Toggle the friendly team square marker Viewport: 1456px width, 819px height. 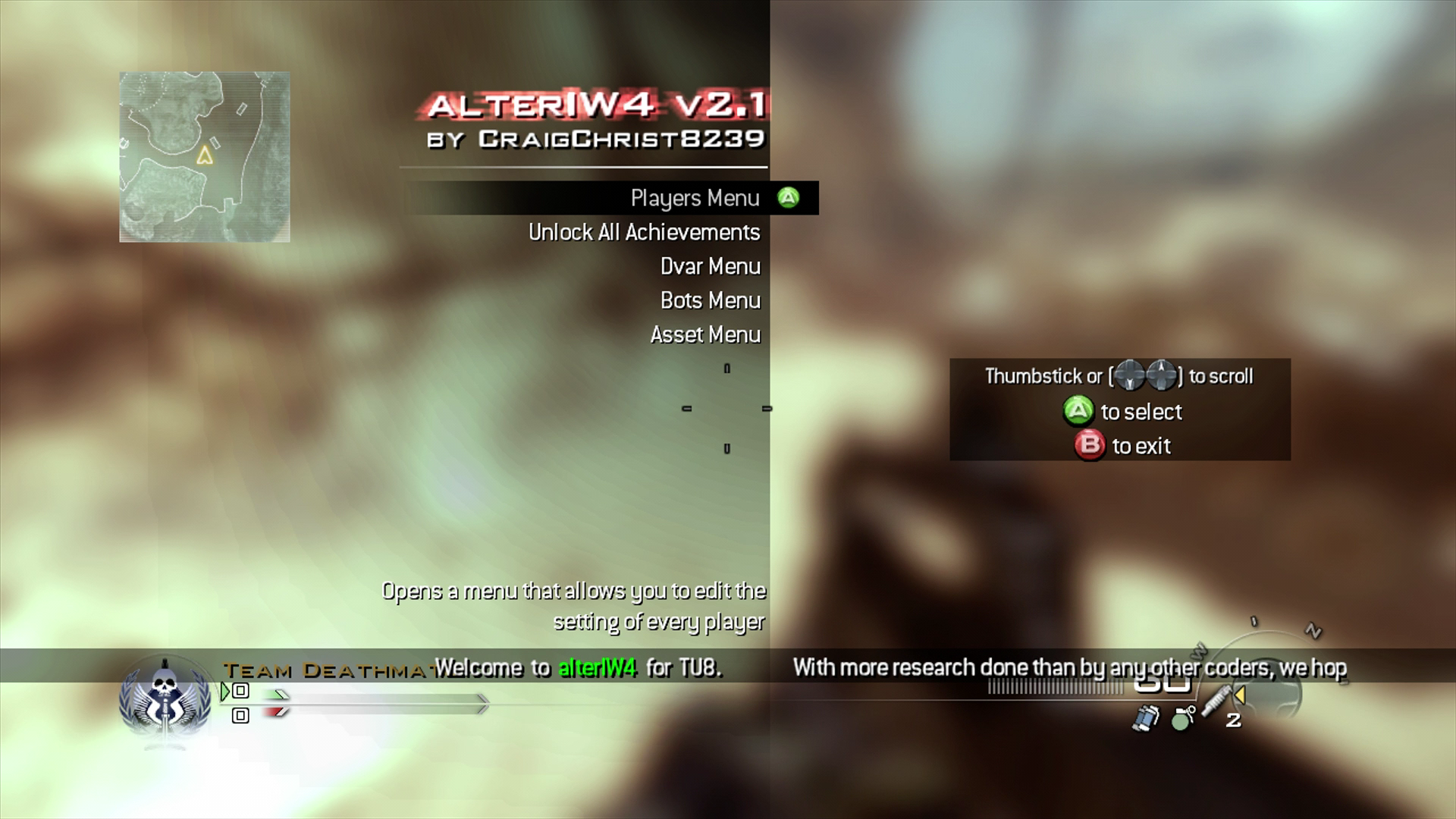click(241, 692)
